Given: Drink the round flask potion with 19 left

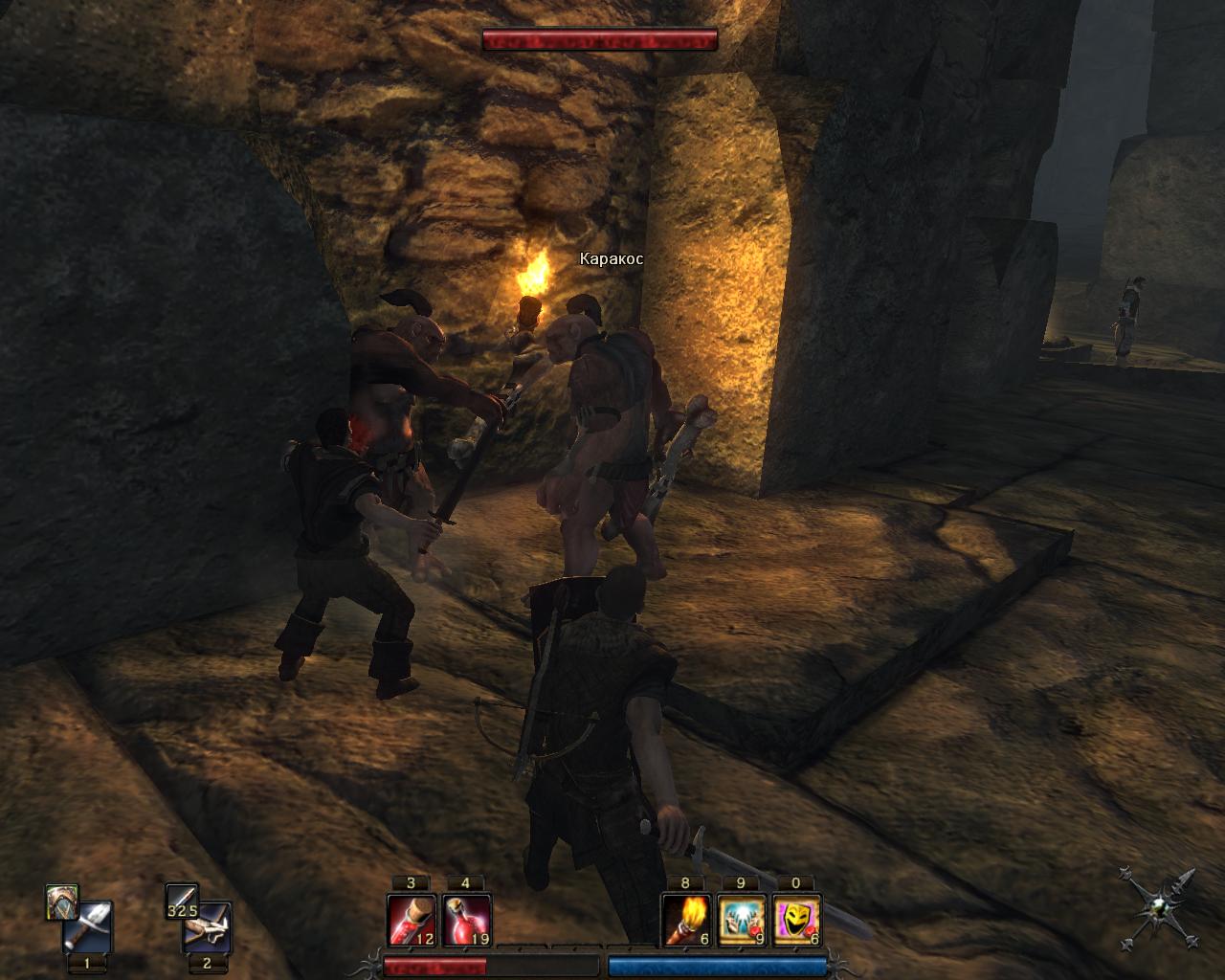Looking at the screenshot, I should pos(467,920).
